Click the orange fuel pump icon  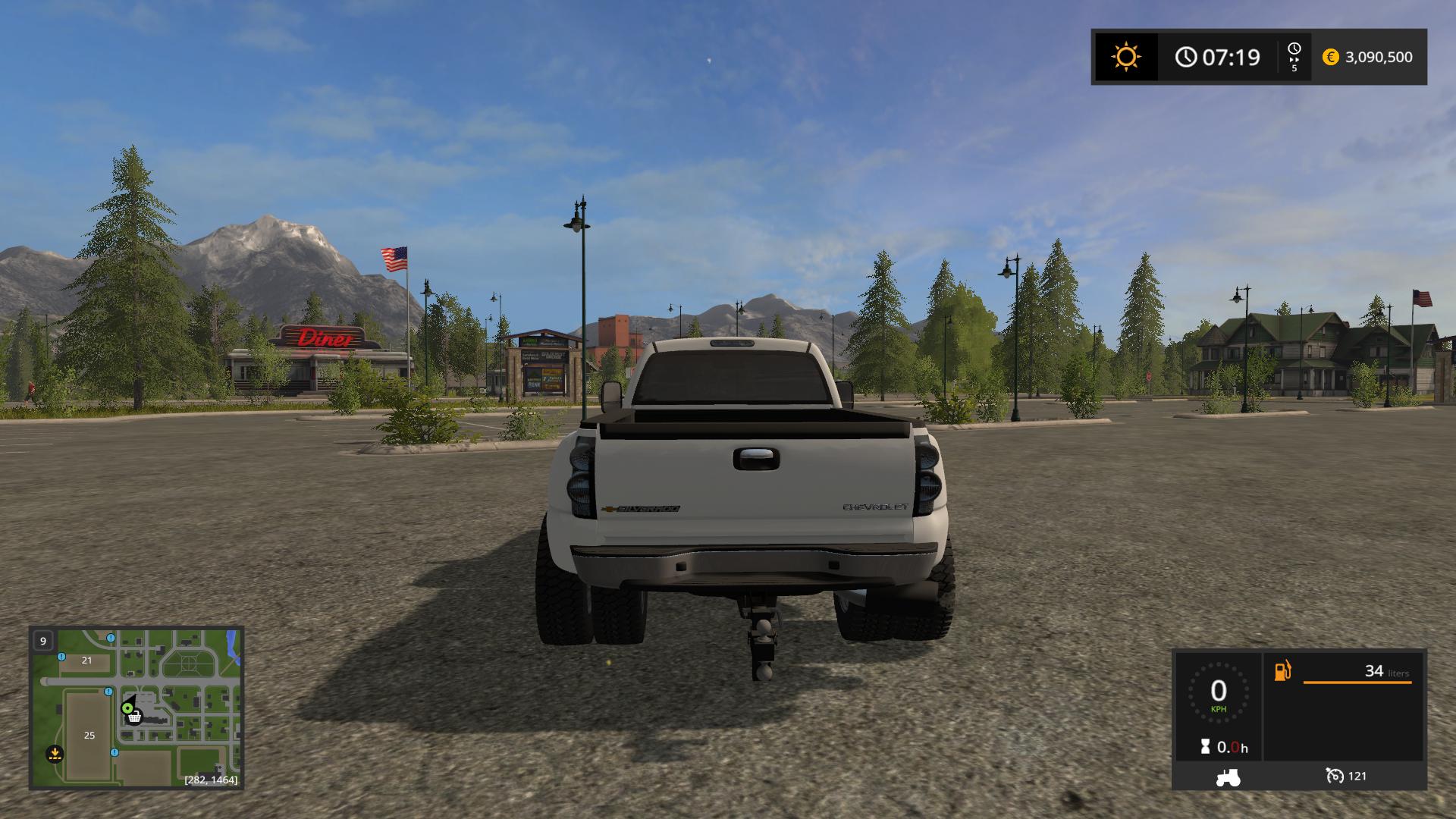(1282, 671)
